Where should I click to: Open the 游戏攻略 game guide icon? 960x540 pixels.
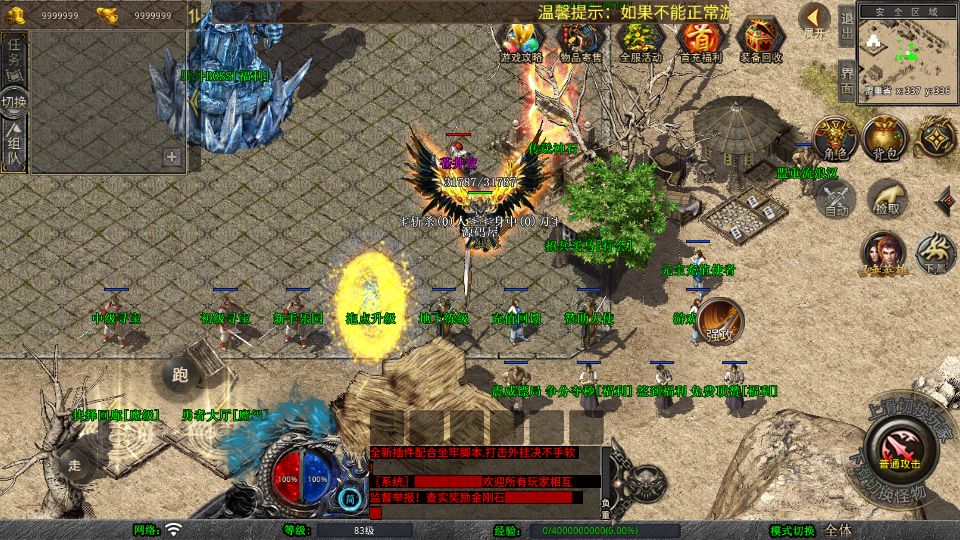[x=520, y=40]
